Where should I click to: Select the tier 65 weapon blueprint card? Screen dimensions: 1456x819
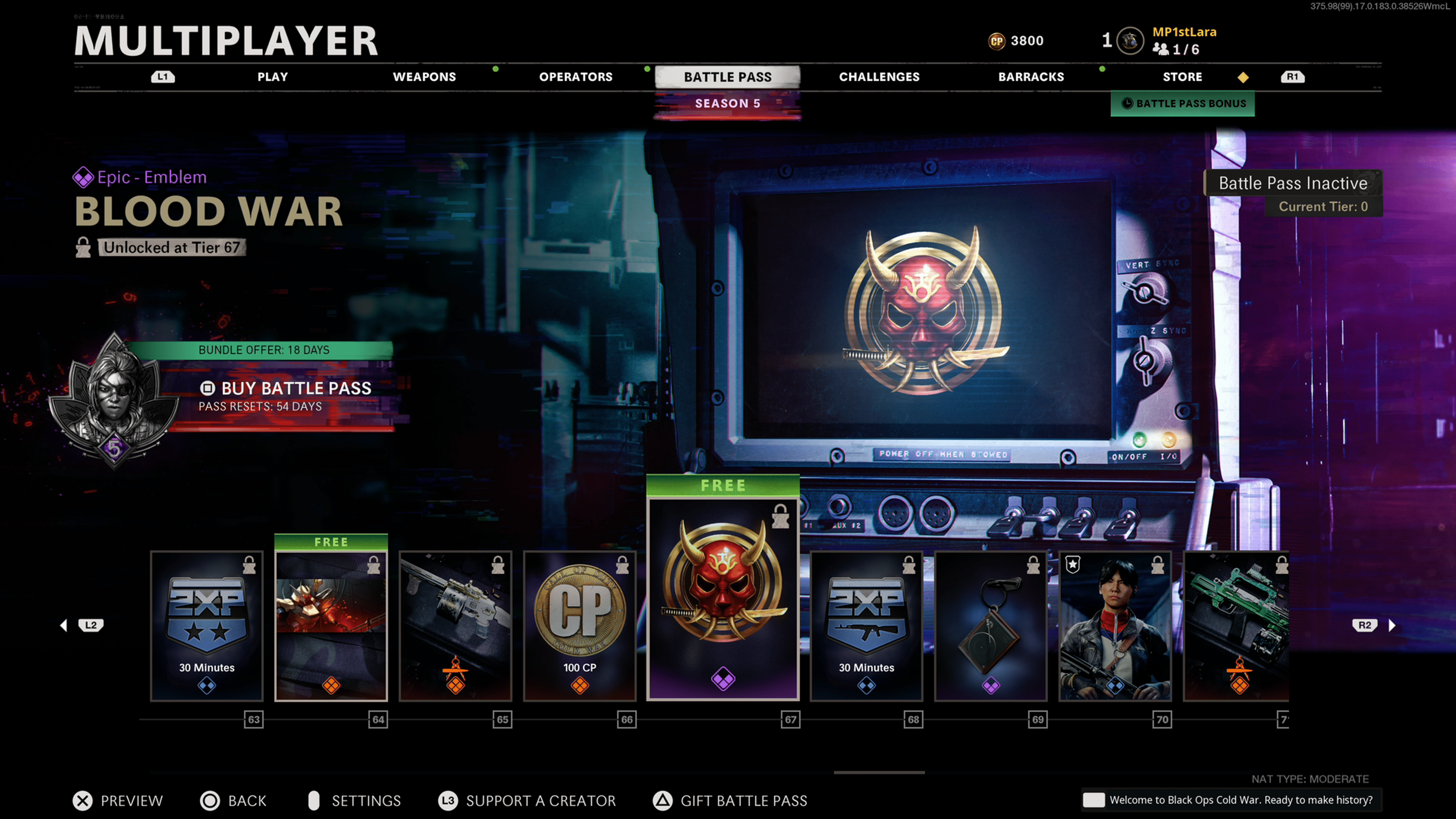click(455, 626)
